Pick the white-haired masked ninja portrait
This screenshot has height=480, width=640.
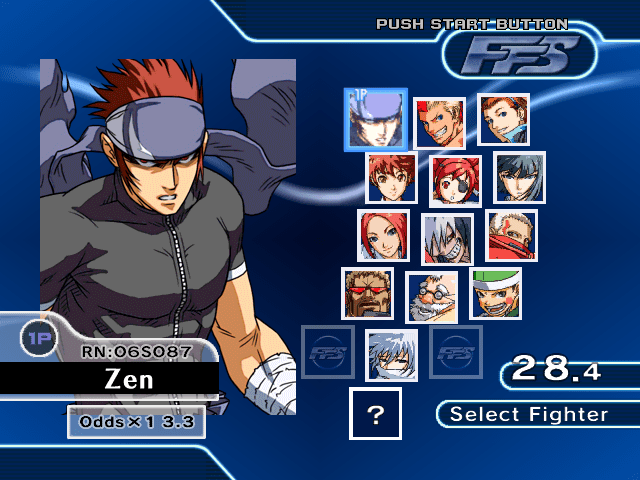tap(391, 355)
